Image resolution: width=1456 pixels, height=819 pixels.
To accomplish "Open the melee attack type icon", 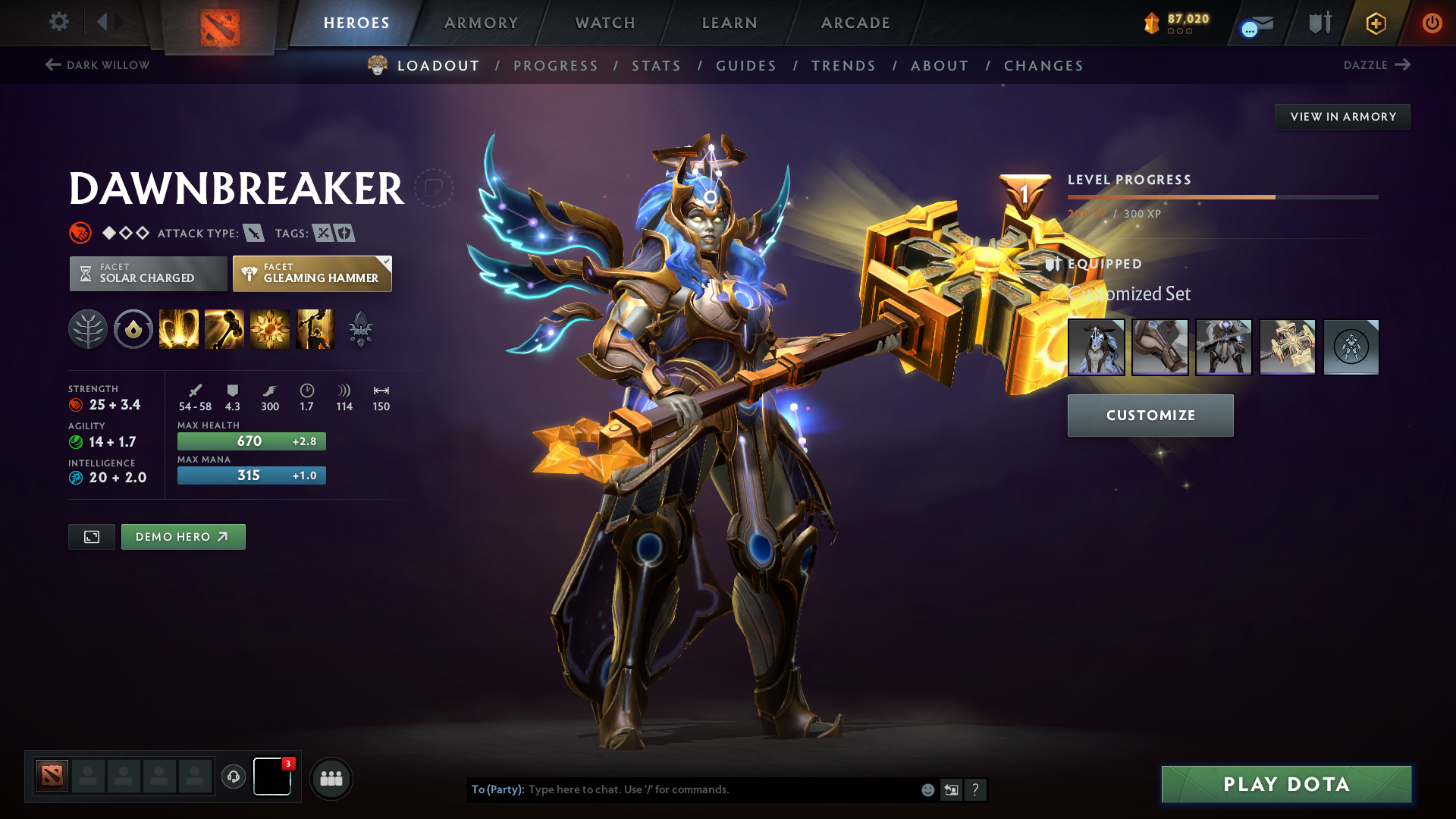I will [253, 233].
